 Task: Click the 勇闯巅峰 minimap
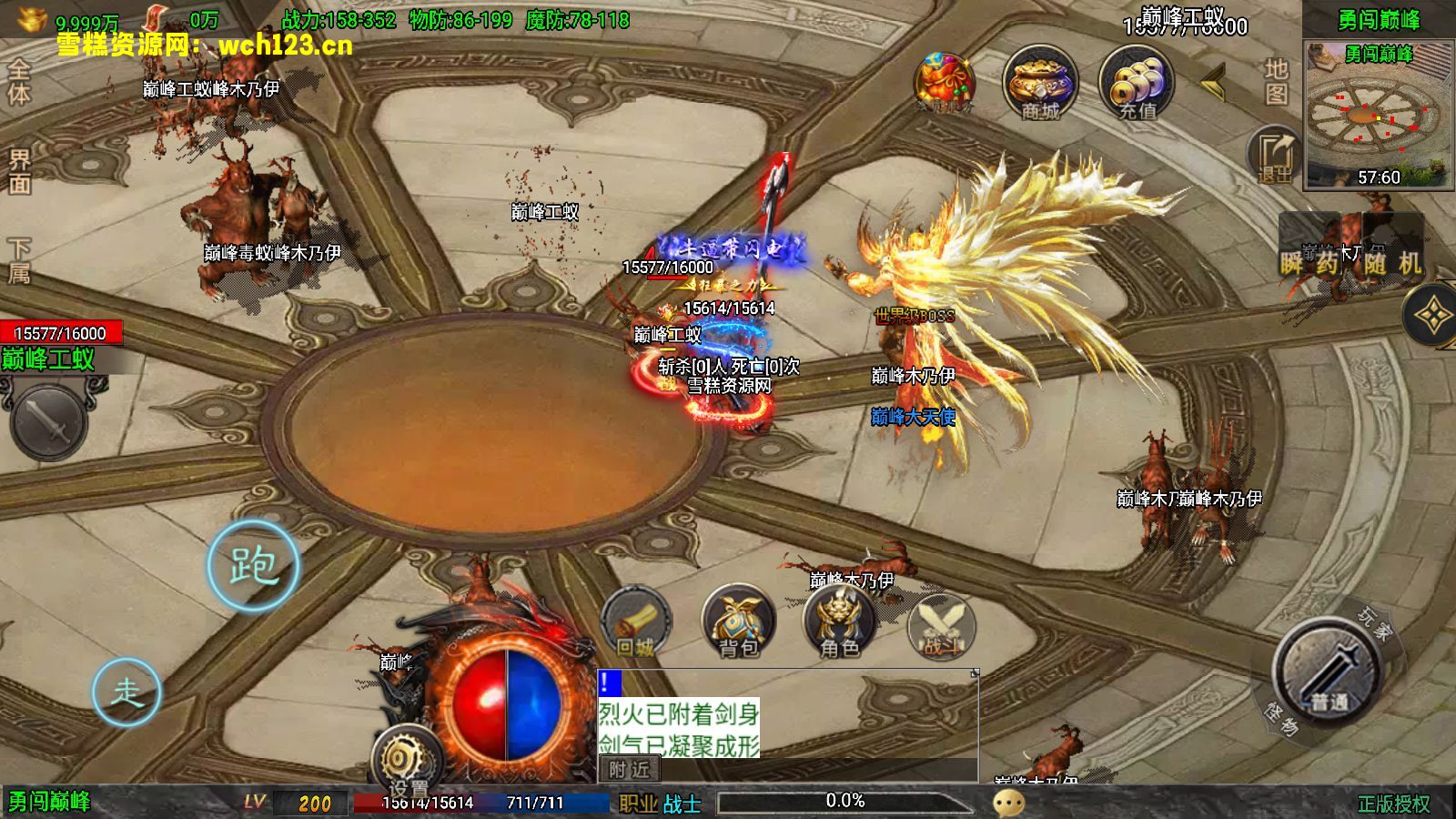tap(1378, 114)
